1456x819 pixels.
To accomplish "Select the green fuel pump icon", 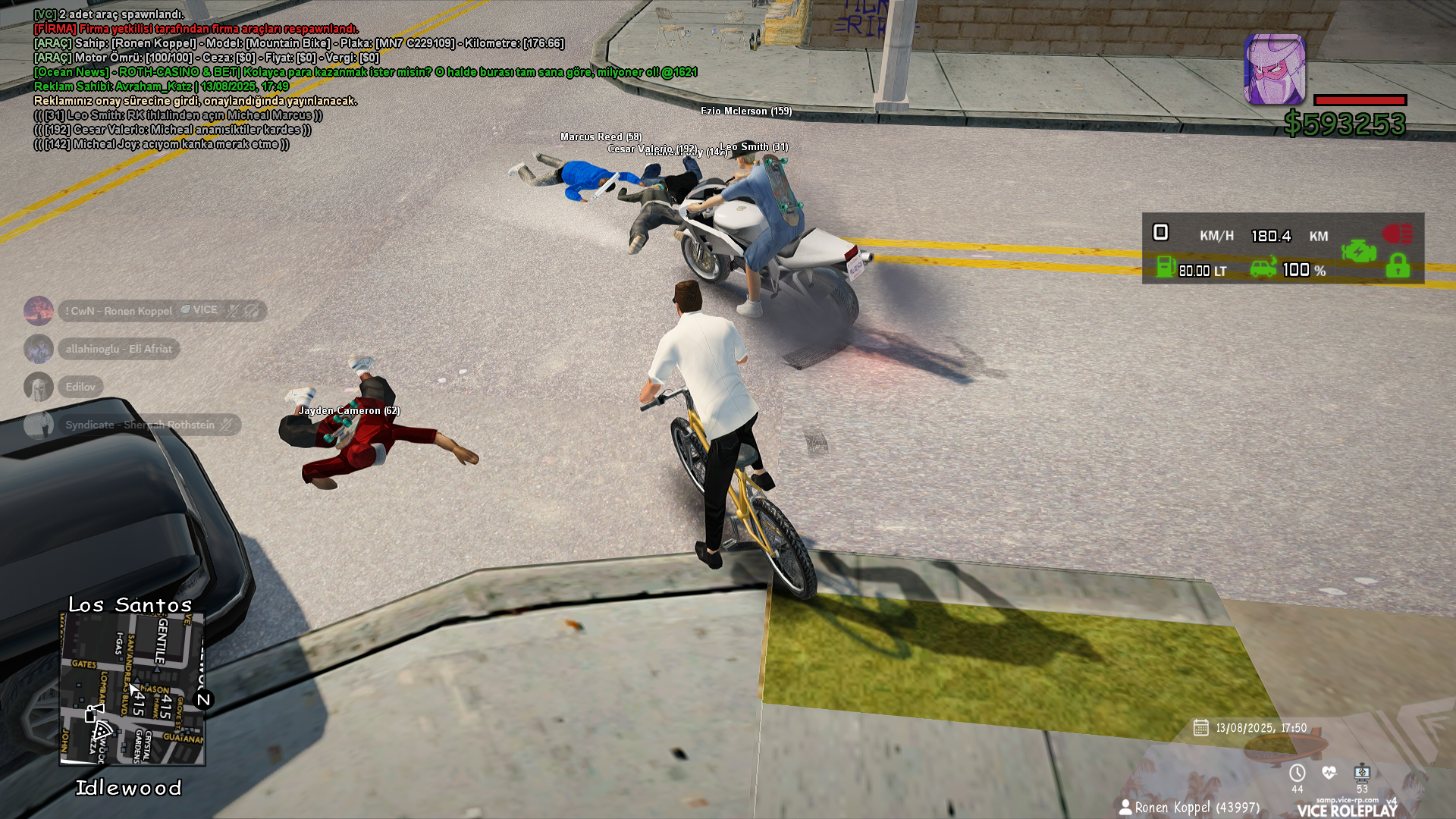I will click(x=1166, y=268).
